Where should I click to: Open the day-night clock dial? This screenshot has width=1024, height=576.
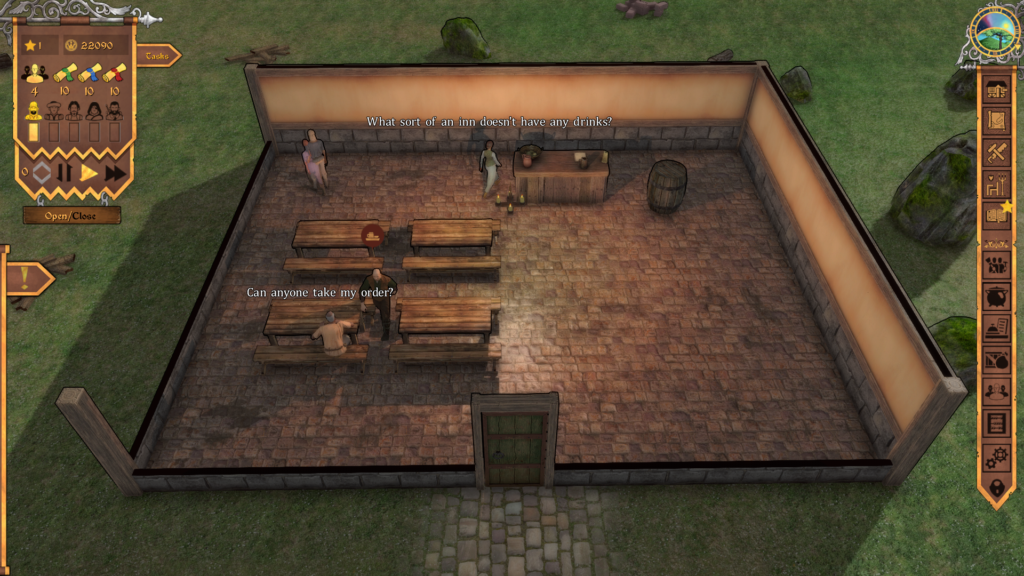click(x=993, y=30)
